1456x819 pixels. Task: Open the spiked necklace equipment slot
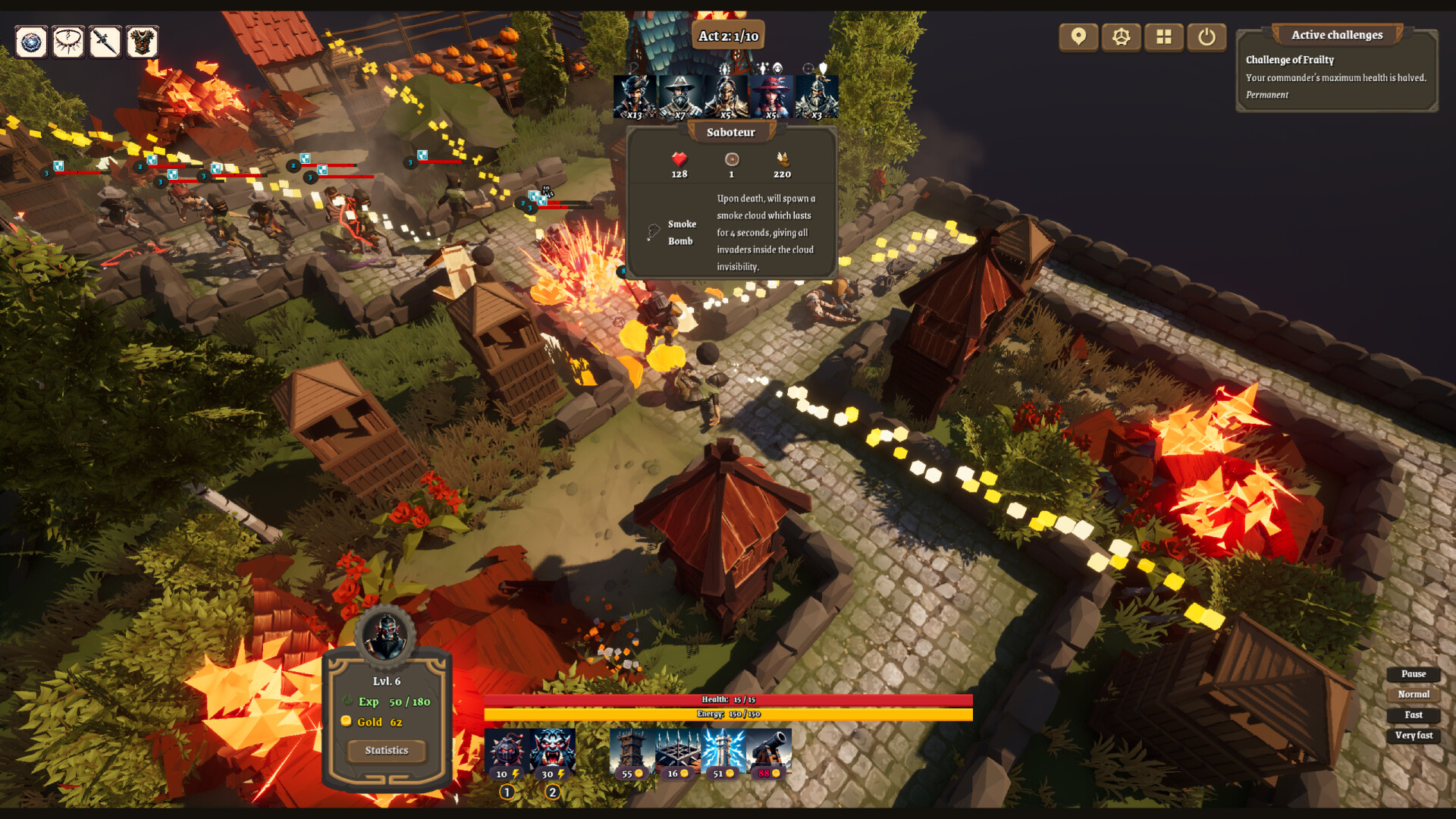[67, 42]
